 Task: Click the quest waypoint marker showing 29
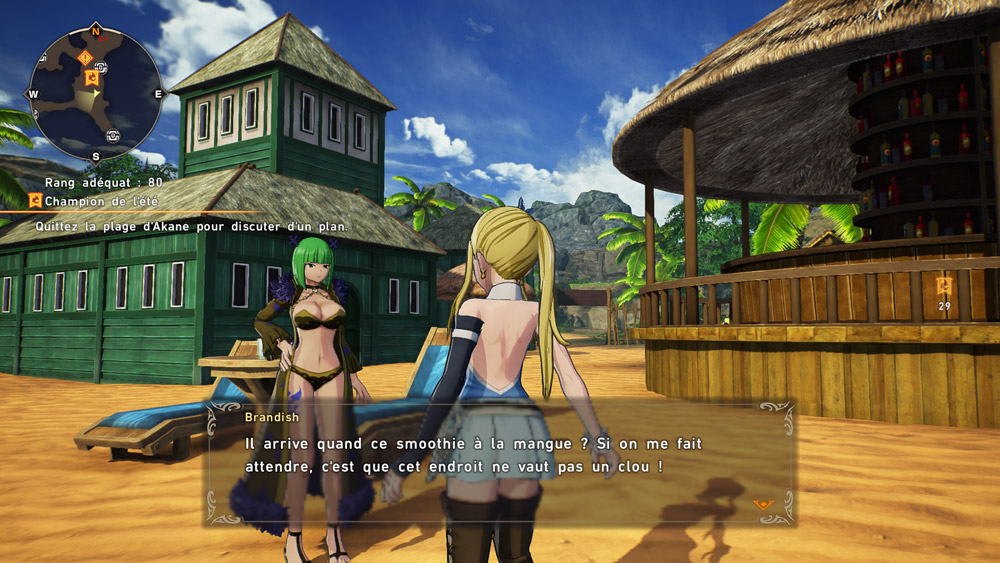pos(943,287)
